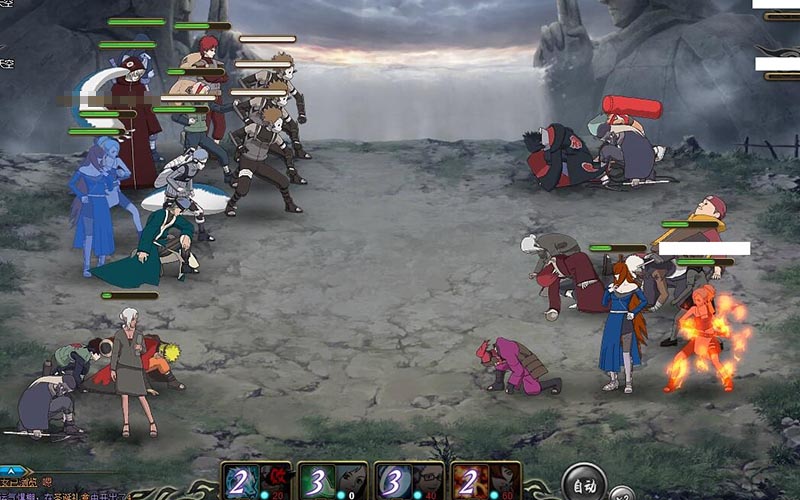Activate the green wind skill card
800x500 pixels.
pos(333,481)
